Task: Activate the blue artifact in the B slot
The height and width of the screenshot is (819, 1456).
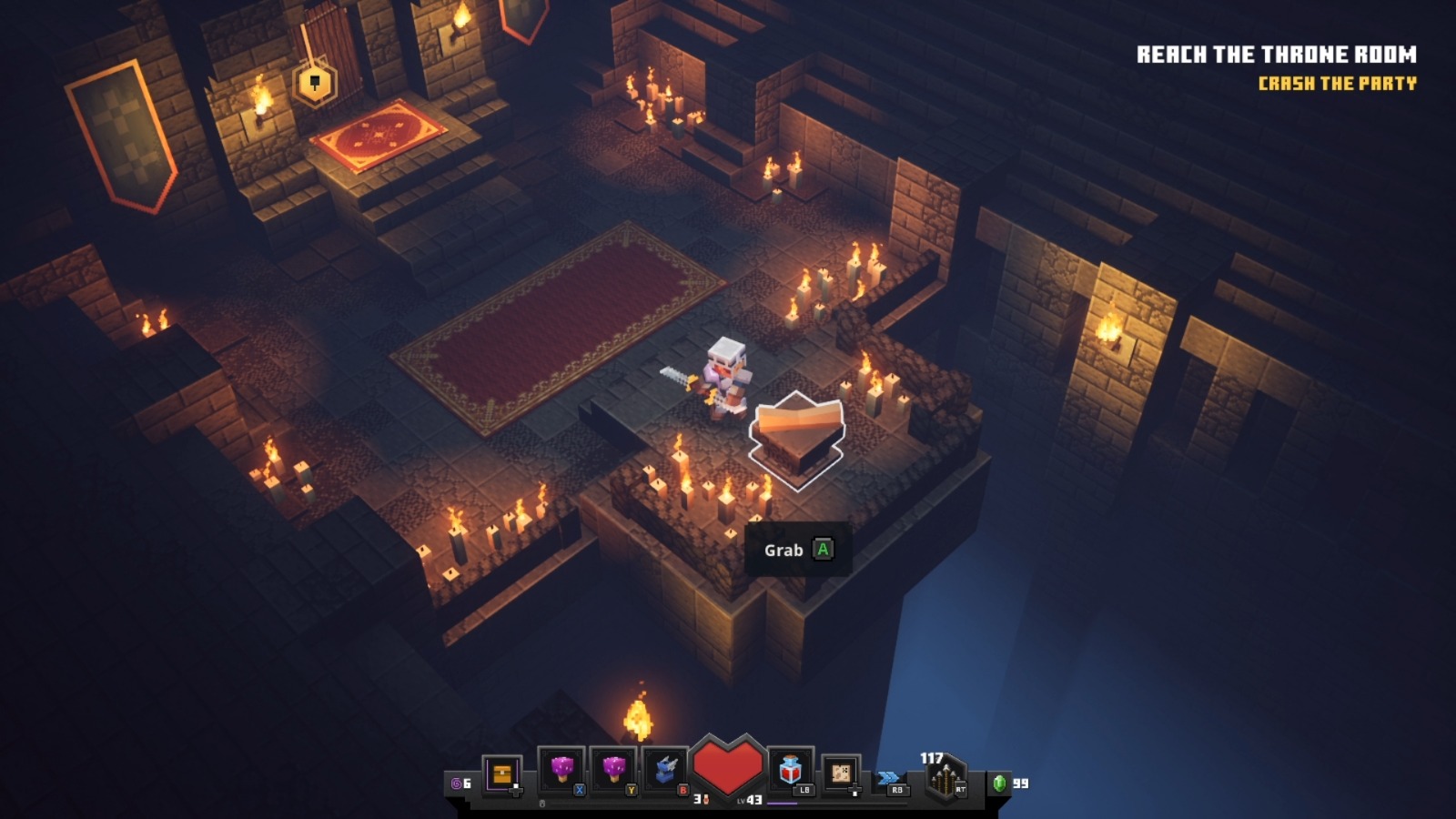Action: pos(666,771)
